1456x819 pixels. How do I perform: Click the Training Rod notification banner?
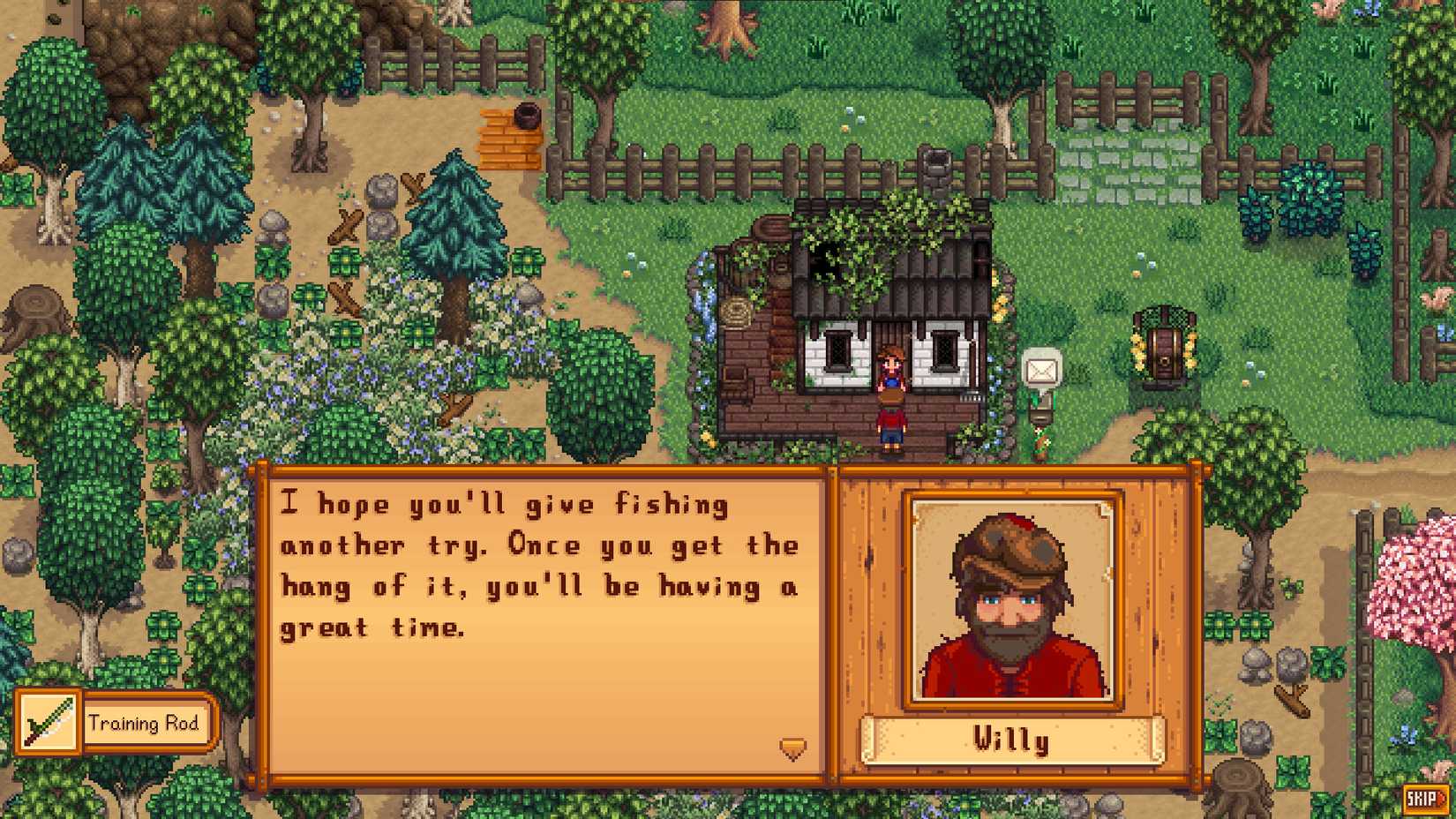(x=144, y=724)
